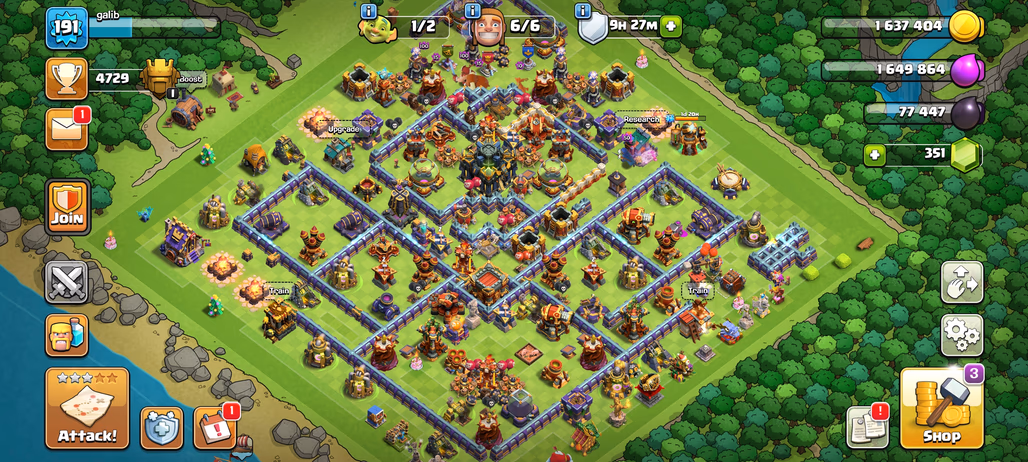Show info for the 6/6 builders

[x=473, y=11]
